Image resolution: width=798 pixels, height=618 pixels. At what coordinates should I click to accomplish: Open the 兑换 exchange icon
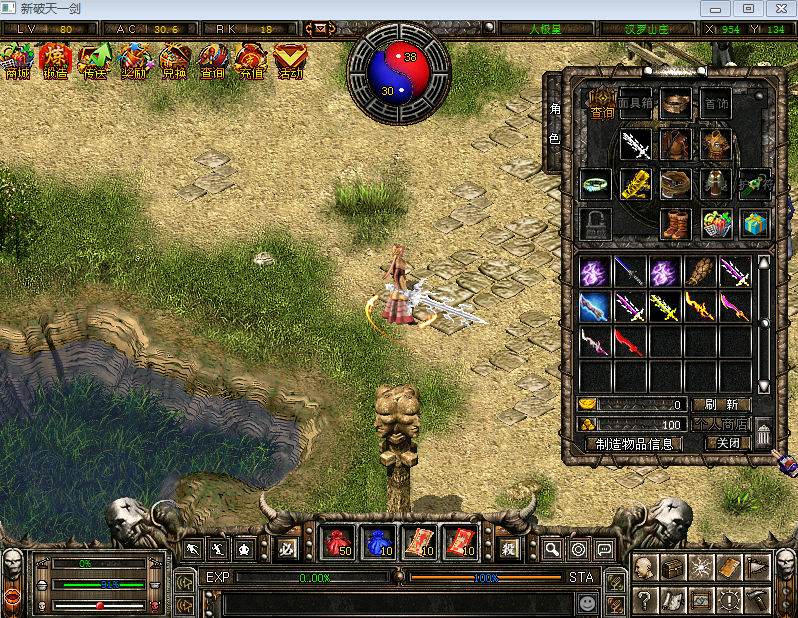coord(173,62)
